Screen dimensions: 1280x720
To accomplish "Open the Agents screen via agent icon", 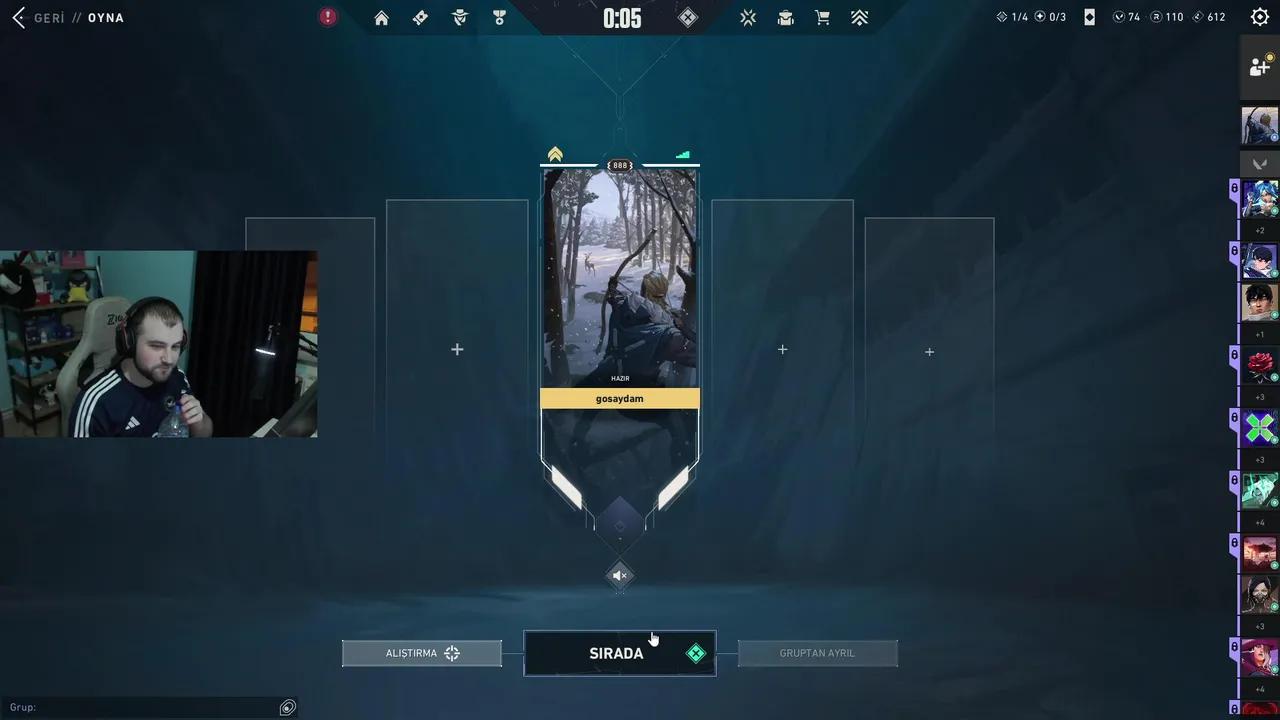I will (x=460, y=17).
